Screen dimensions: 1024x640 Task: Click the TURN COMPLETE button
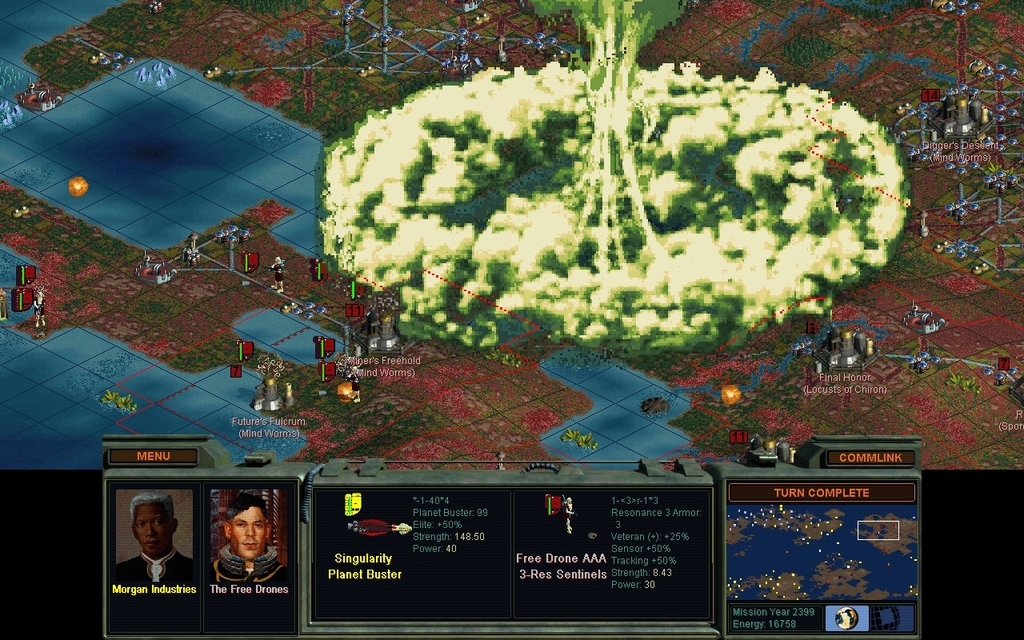tap(821, 493)
